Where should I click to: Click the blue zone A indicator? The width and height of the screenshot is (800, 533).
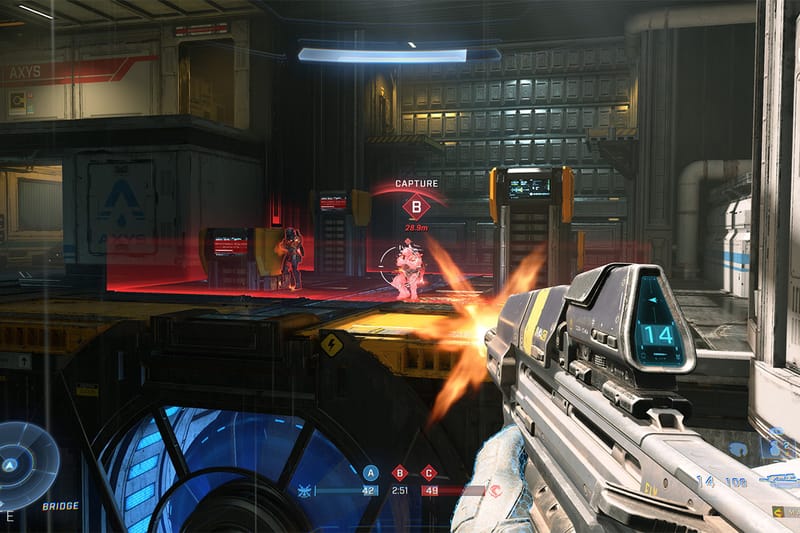(371, 473)
